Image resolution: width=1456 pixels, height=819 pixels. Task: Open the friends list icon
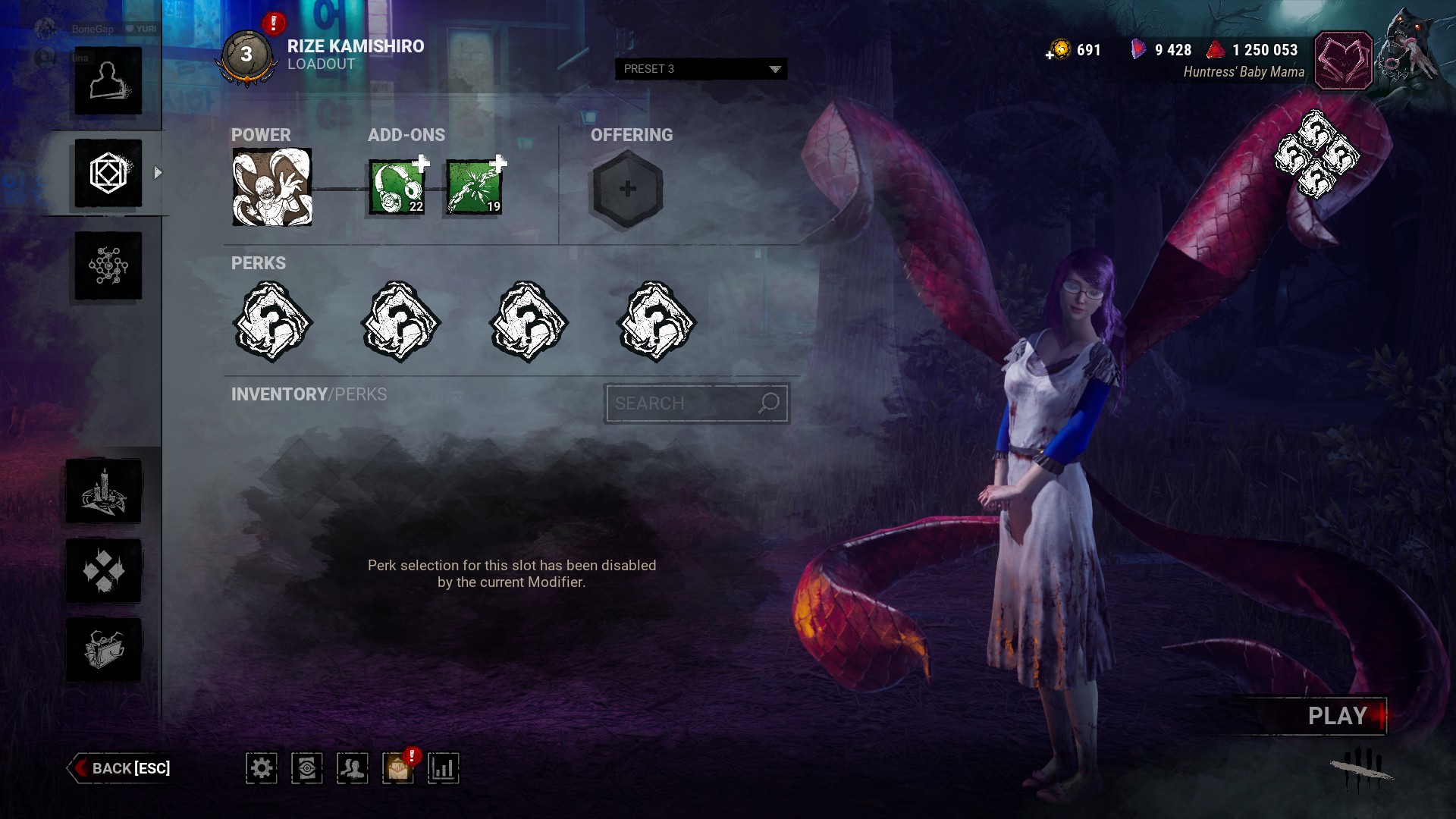(x=353, y=768)
